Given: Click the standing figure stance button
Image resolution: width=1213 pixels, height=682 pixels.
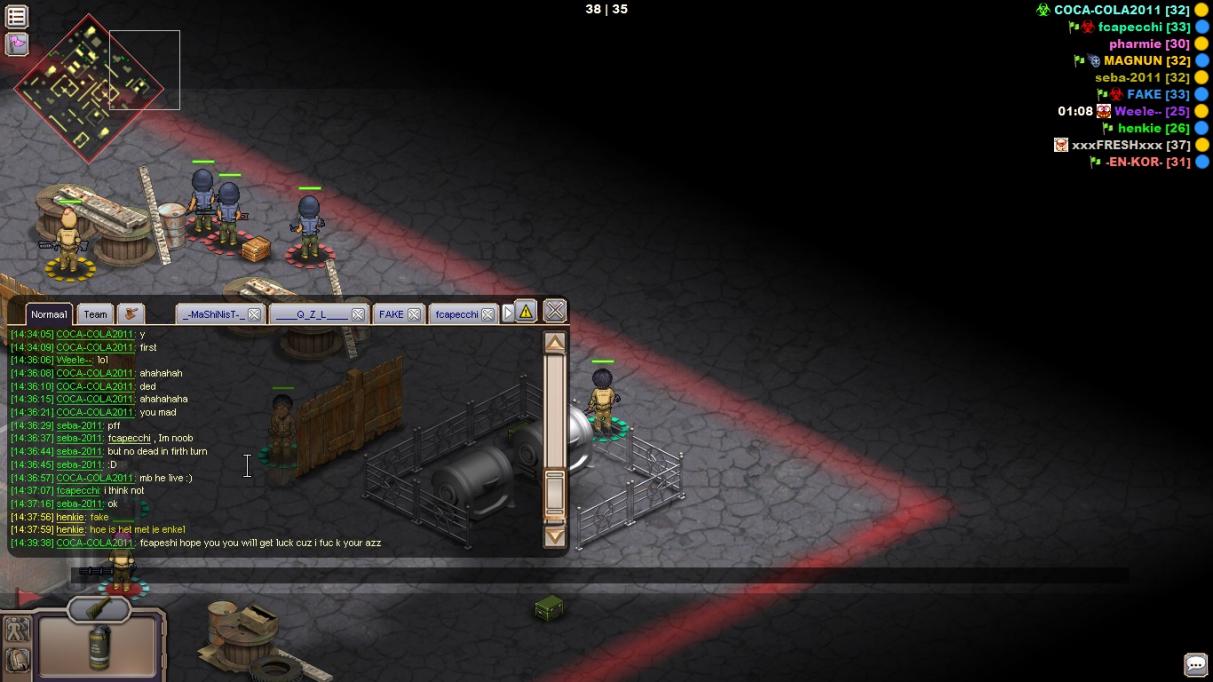Looking at the screenshot, I should coord(17,630).
